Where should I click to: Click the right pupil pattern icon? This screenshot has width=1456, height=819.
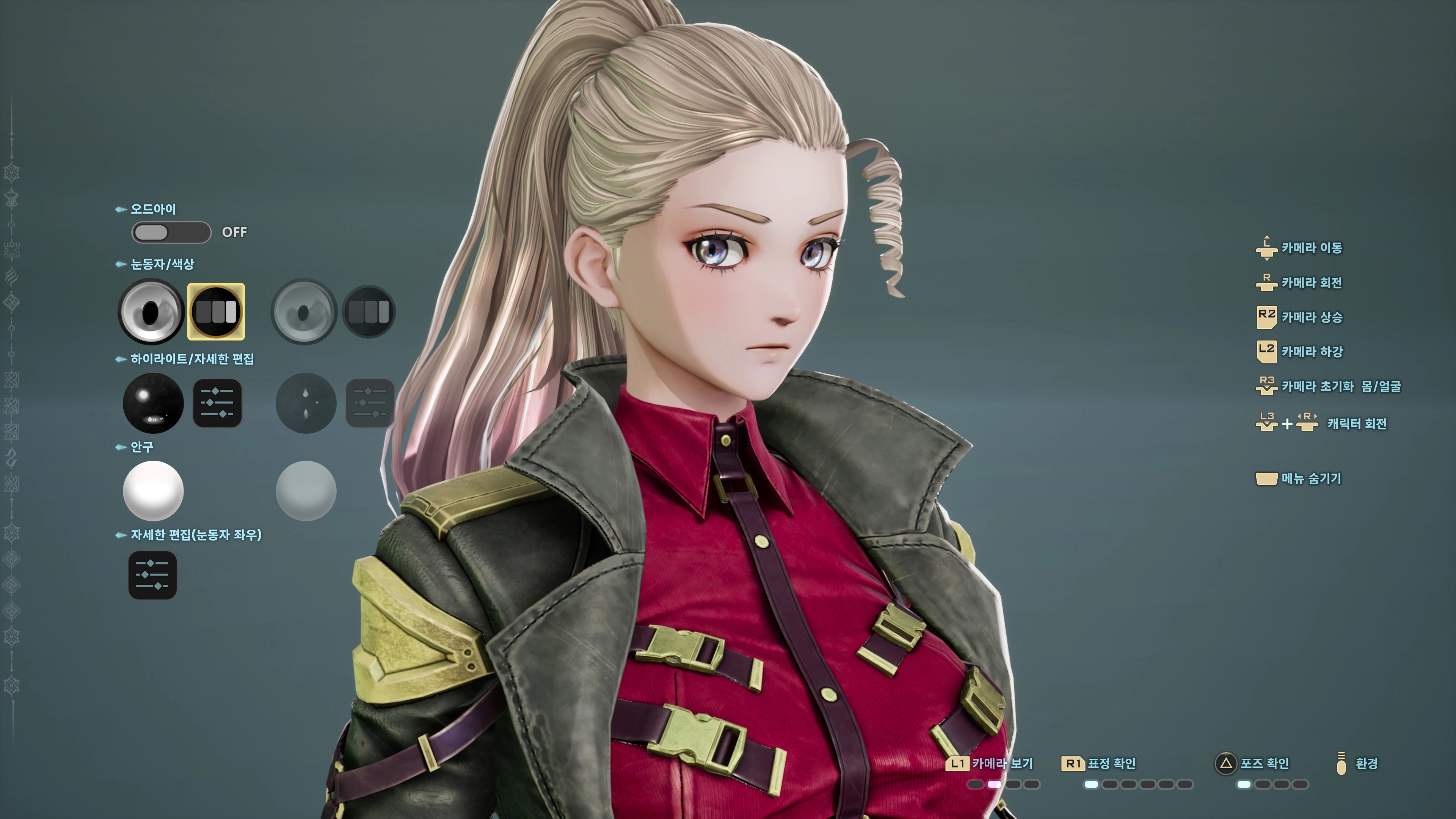click(x=369, y=311)
